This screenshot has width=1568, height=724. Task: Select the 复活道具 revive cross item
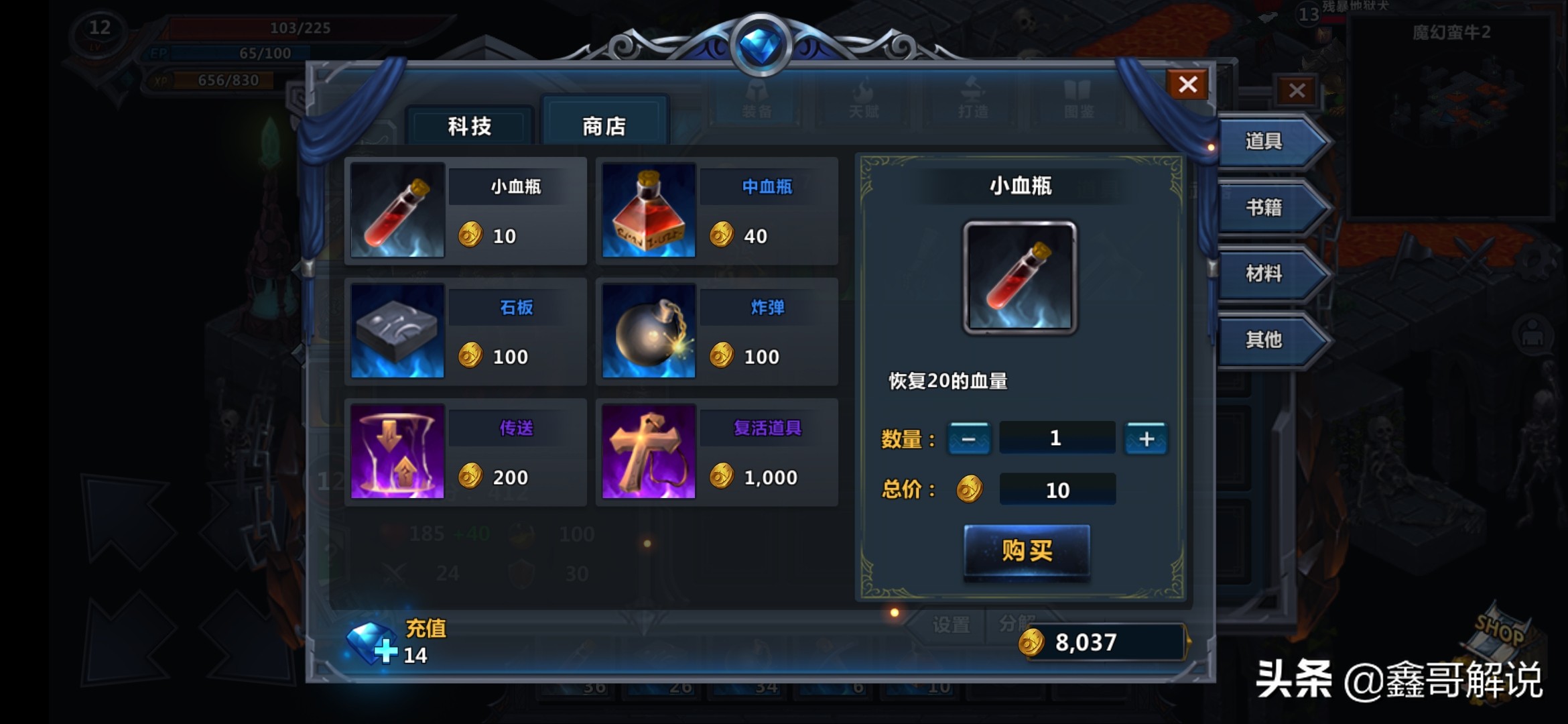point(716,452)
